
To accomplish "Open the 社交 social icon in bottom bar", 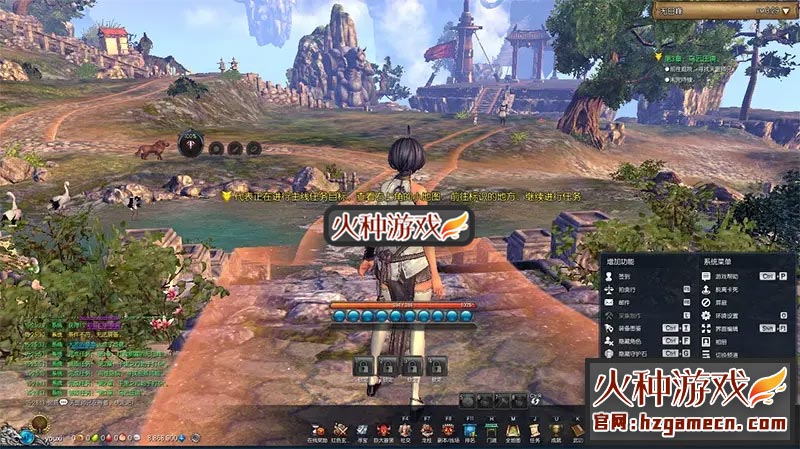I will pos(403,431).
